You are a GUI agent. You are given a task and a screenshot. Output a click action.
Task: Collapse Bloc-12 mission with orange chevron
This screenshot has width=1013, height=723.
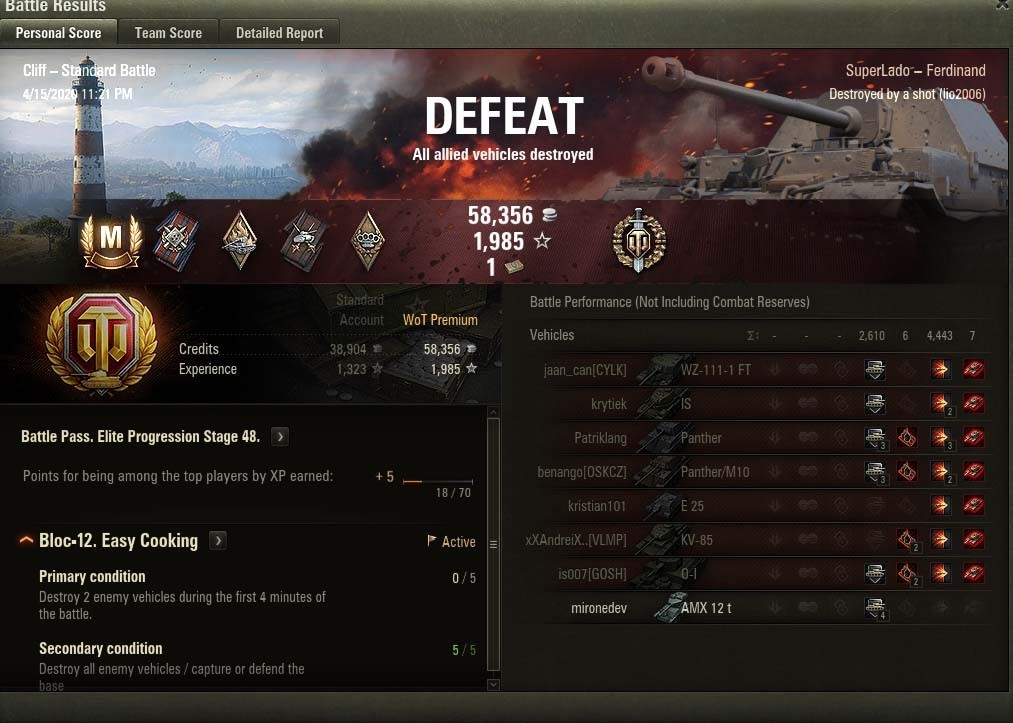[x=26, y=541]
